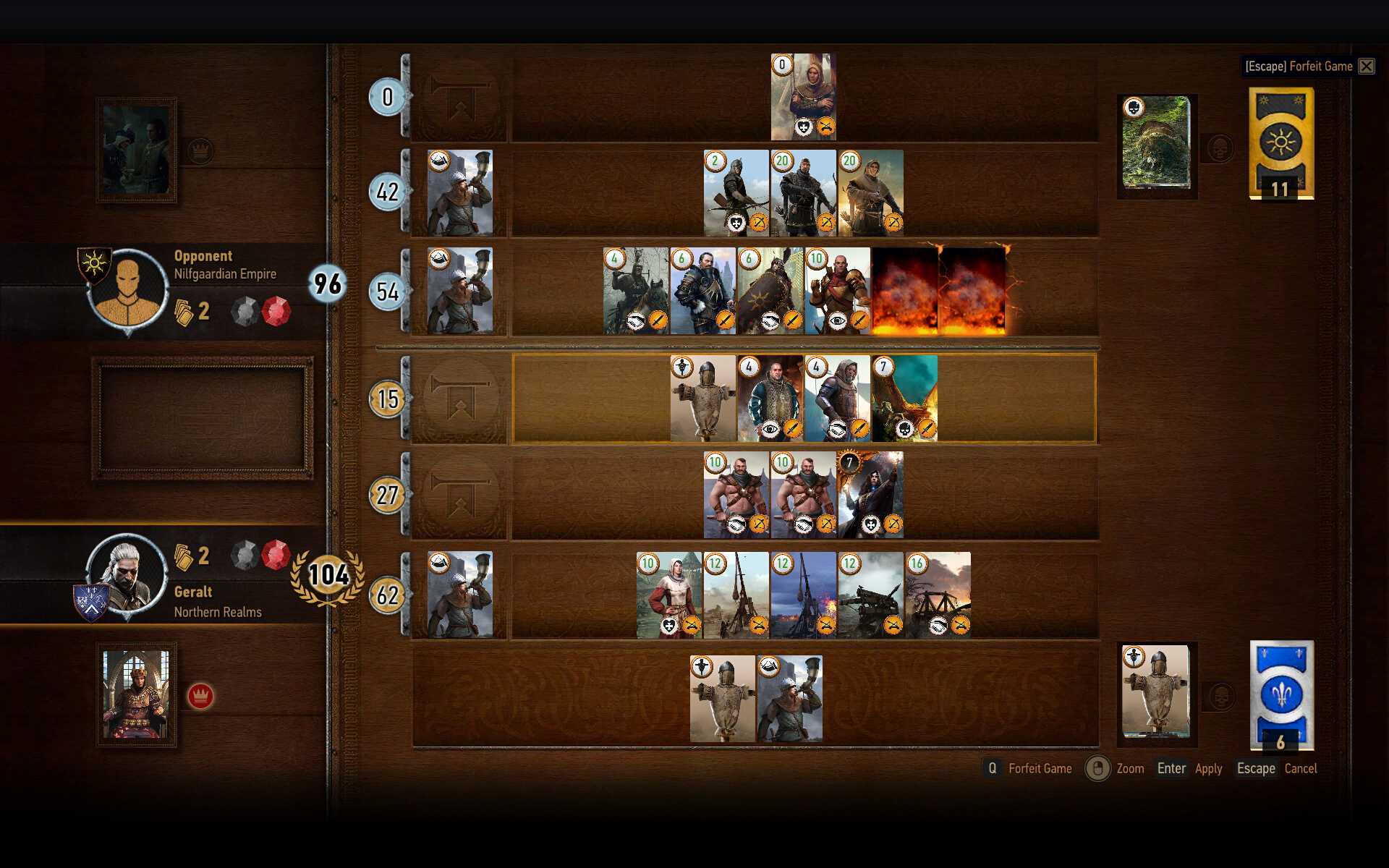Image resolution: width=1389 pixels, height=868 pixels.
Task: Open your blue Northern Realms deck pile
Action: coord(1281,694)
